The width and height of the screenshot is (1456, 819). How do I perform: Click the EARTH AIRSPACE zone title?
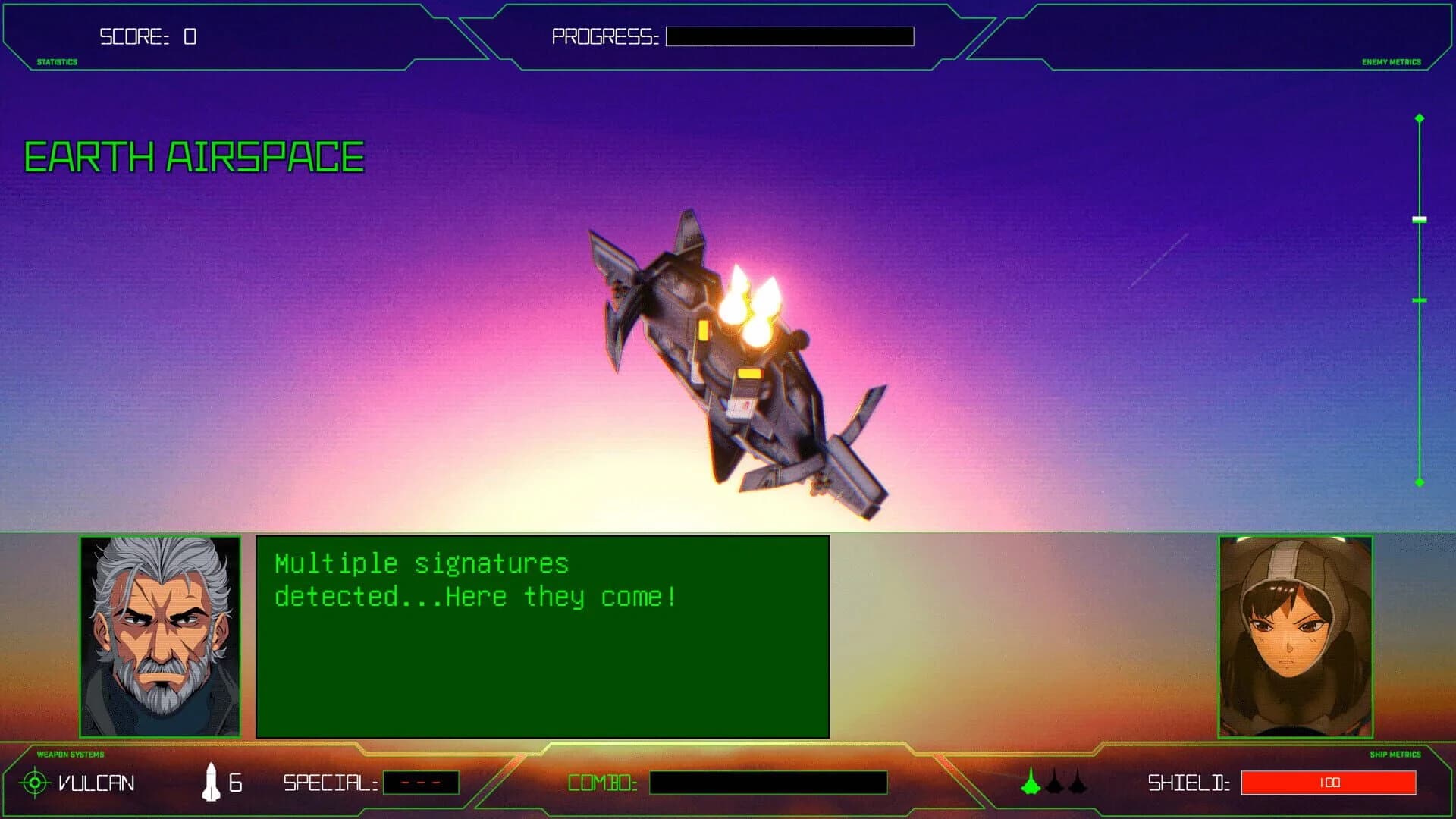[192, 155]
